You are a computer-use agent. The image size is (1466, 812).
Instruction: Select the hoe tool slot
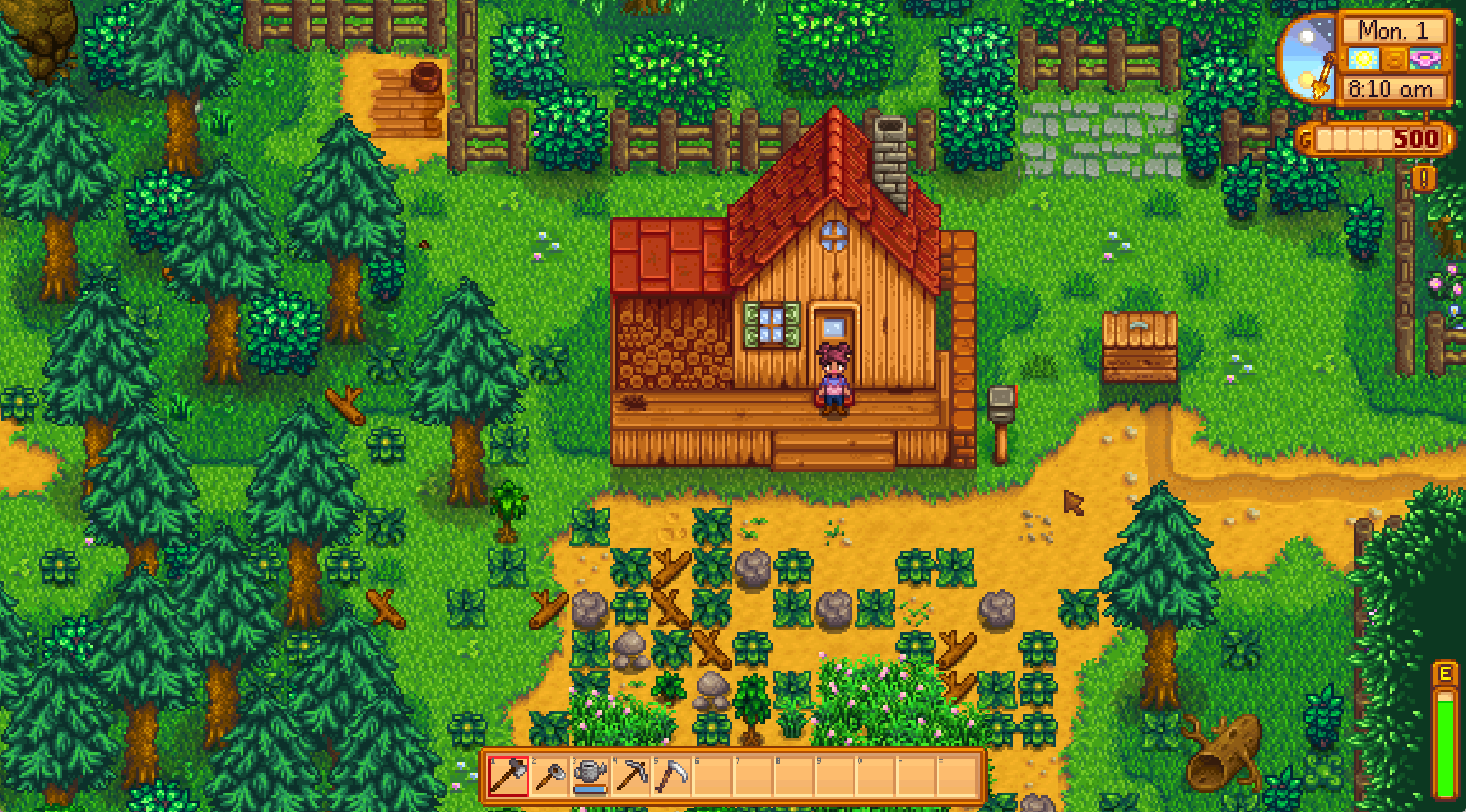point(550,776)
